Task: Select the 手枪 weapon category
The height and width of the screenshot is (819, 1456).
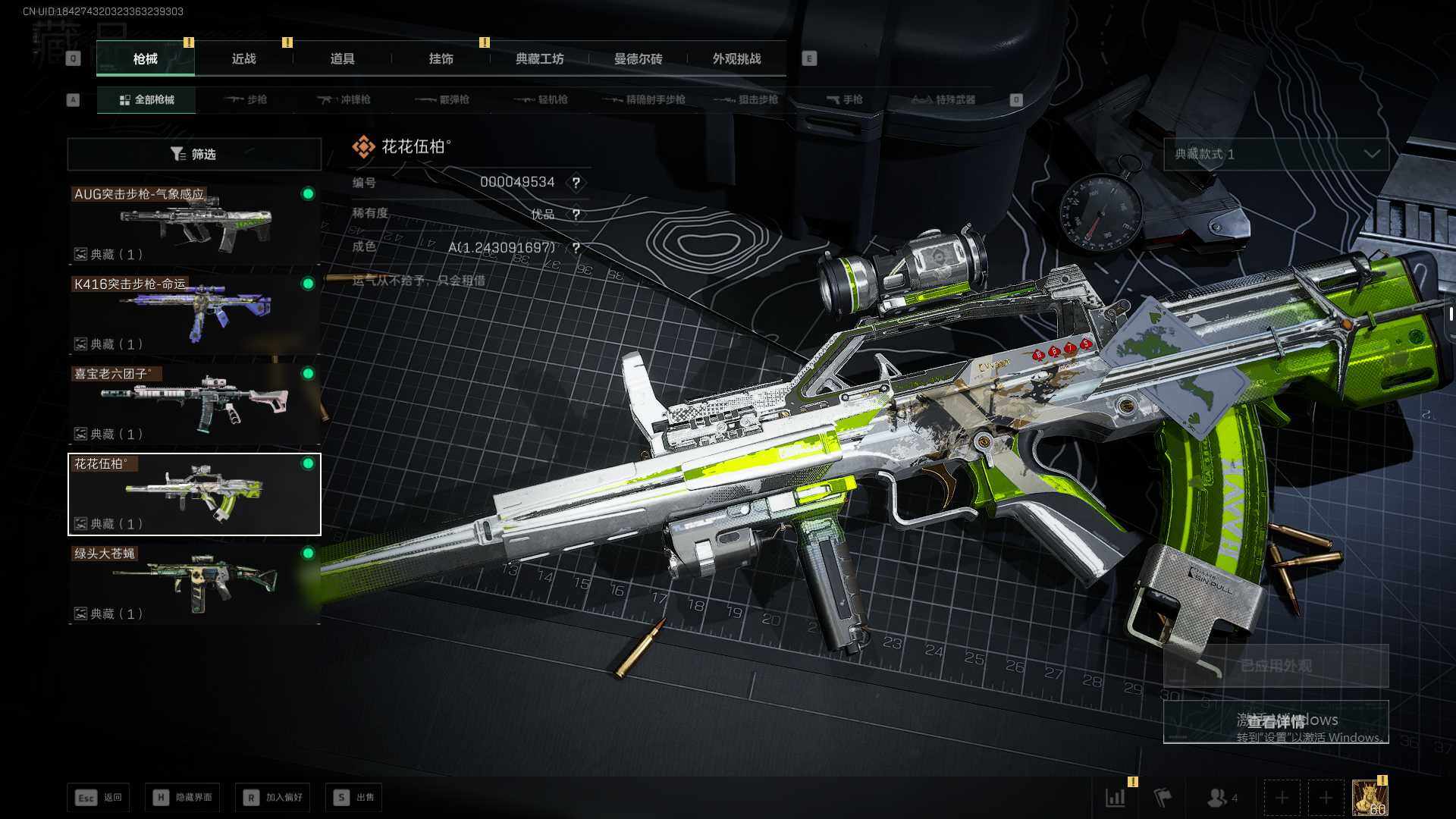Action: [845, 99]
